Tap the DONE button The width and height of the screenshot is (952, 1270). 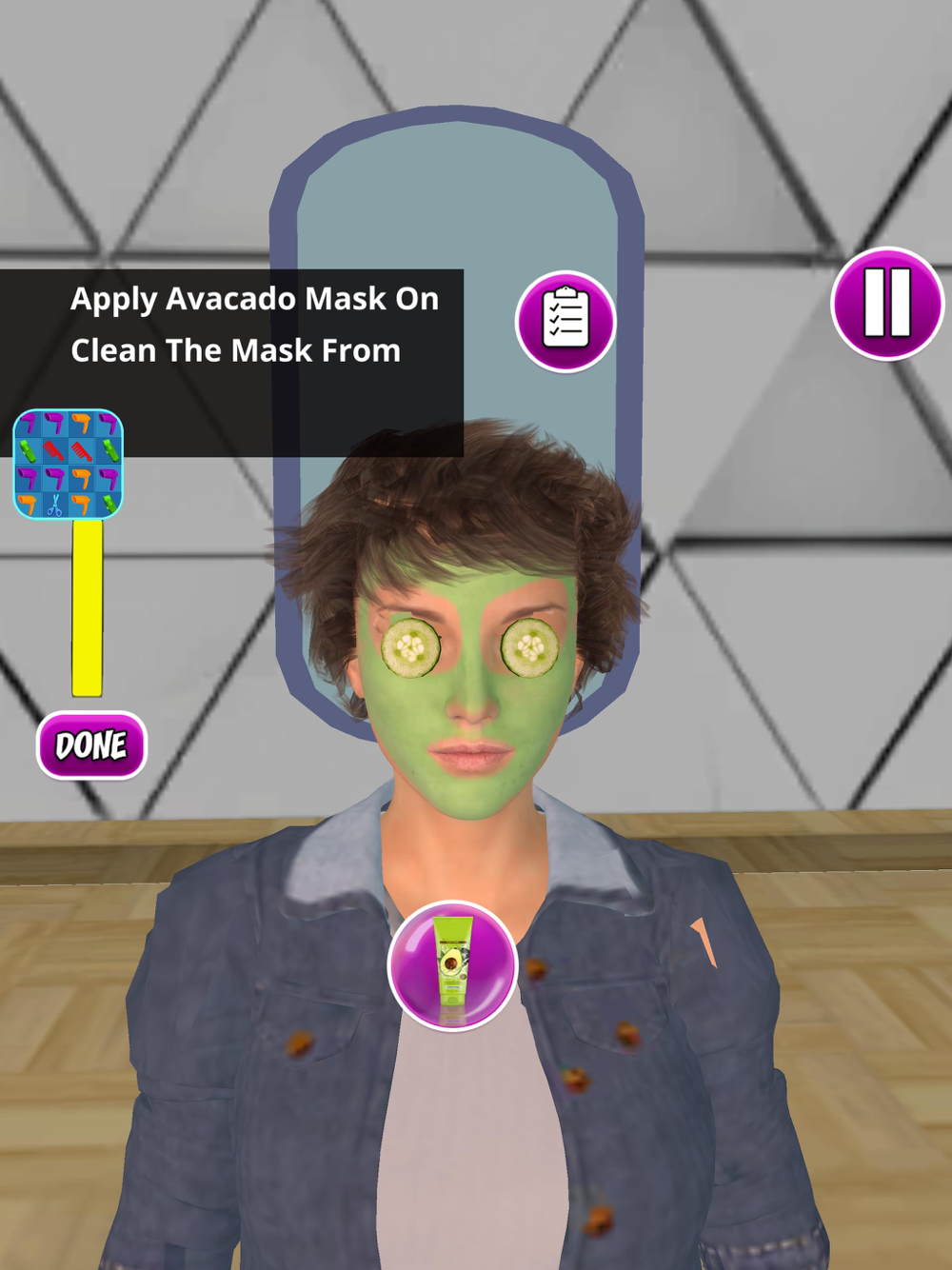[91, 745]
